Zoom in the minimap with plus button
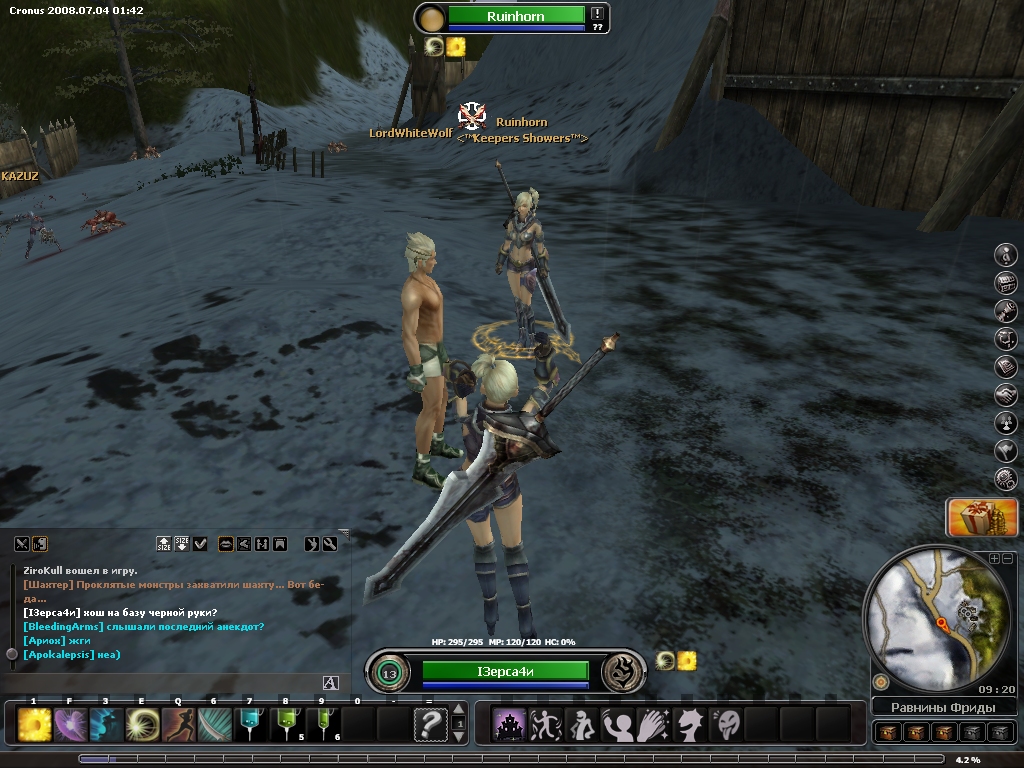Image resolution: width=1024 pixels, height=768 pixels. coord(994,558)
